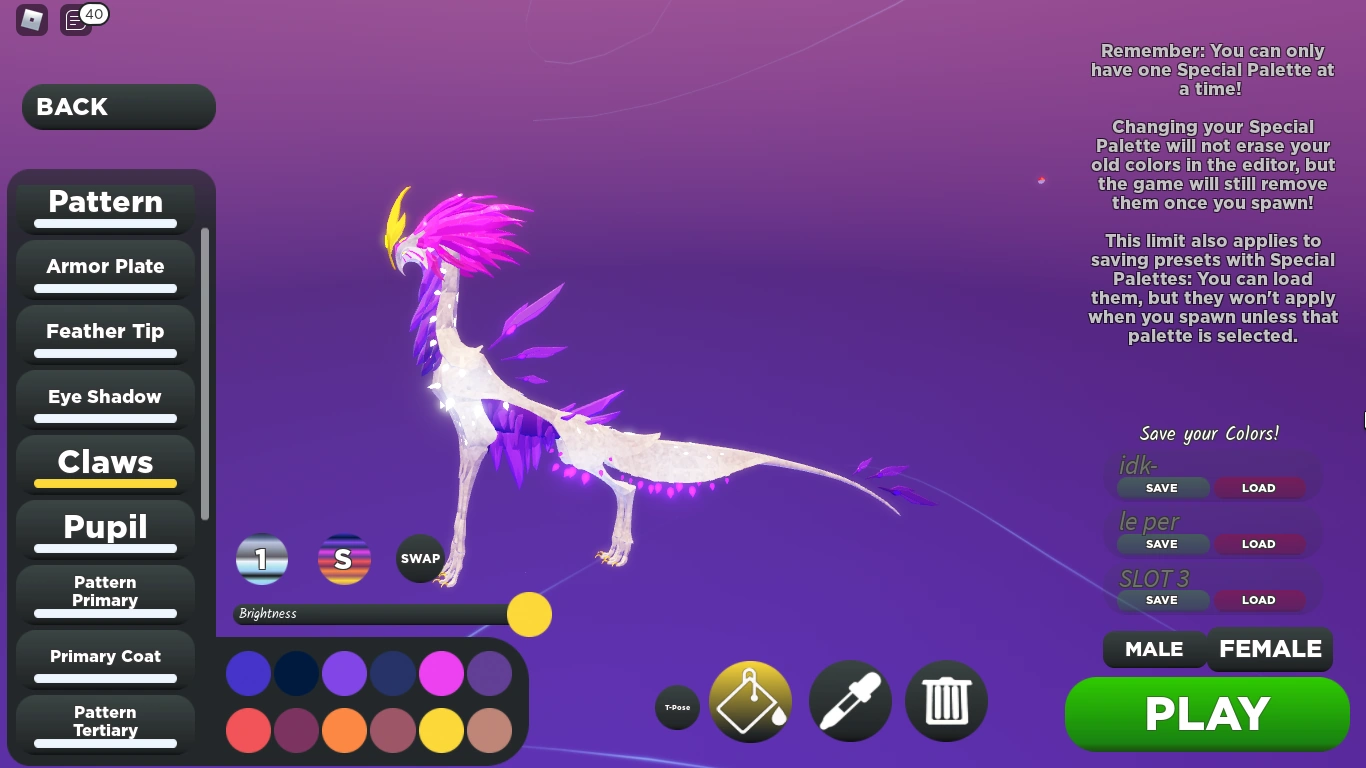Select MALE body type
1366x768 pixels.
(1153, 649)
